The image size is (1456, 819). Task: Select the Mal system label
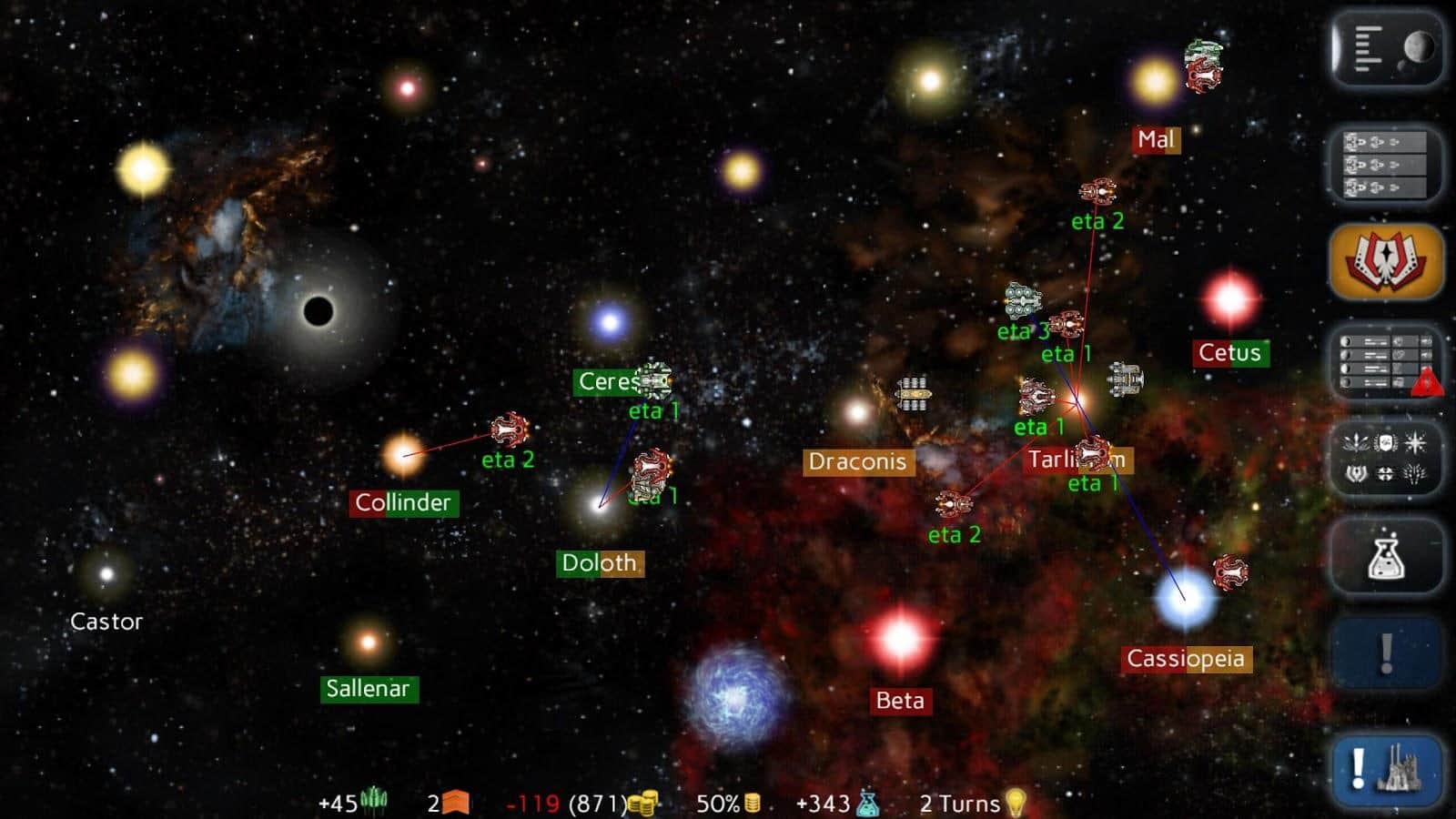[1155, 140]
